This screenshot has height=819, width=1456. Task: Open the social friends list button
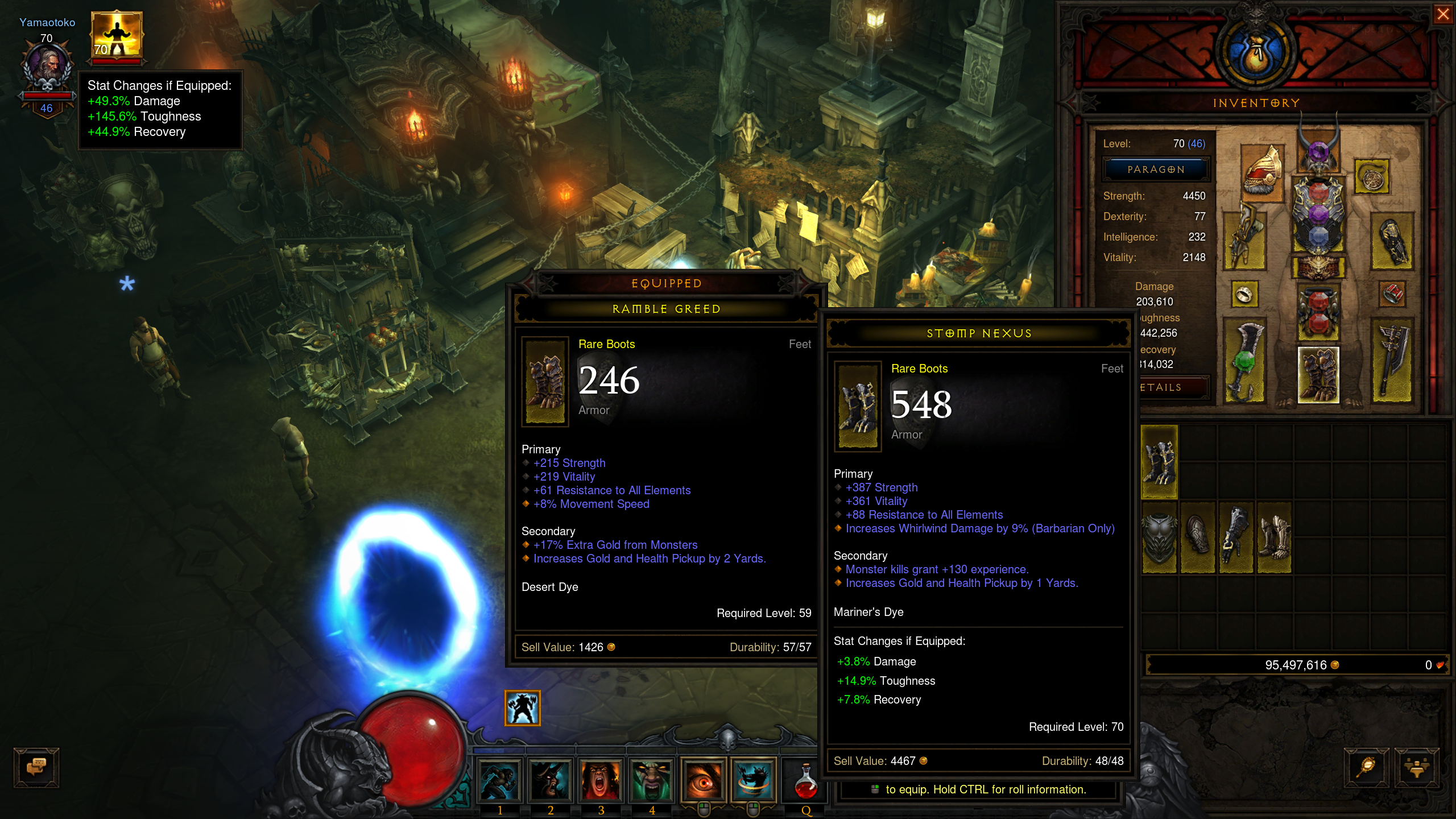[x=1416, y=767]
